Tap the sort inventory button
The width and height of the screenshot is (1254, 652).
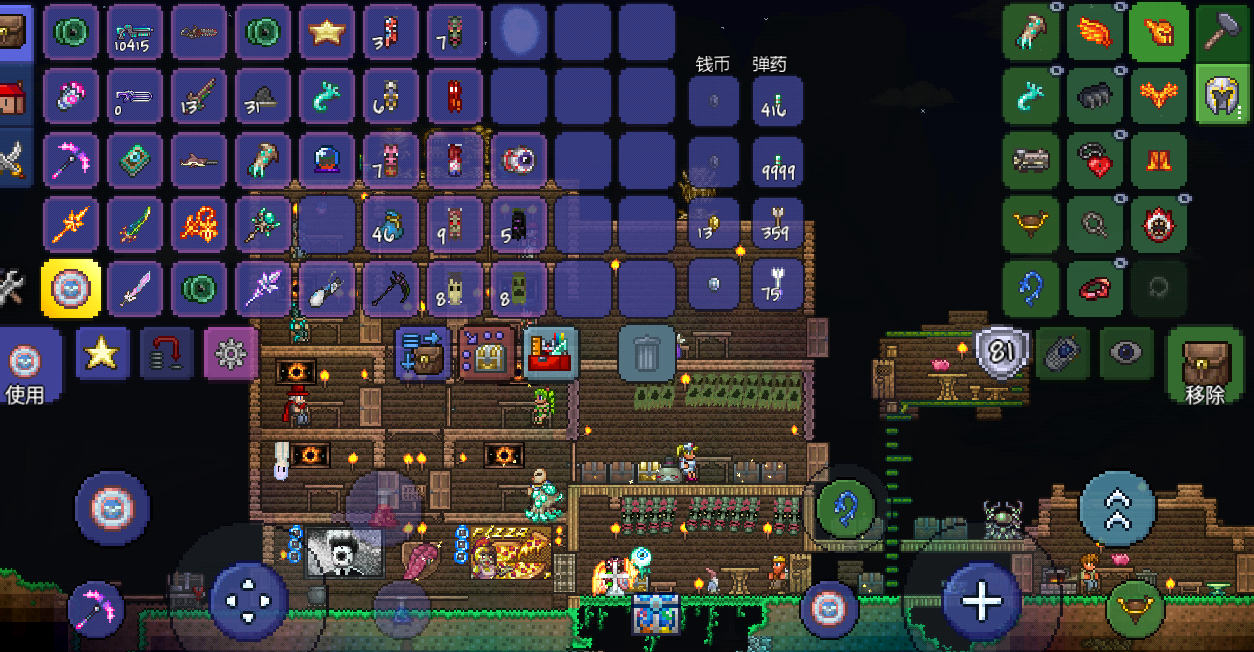coord(486,353)
